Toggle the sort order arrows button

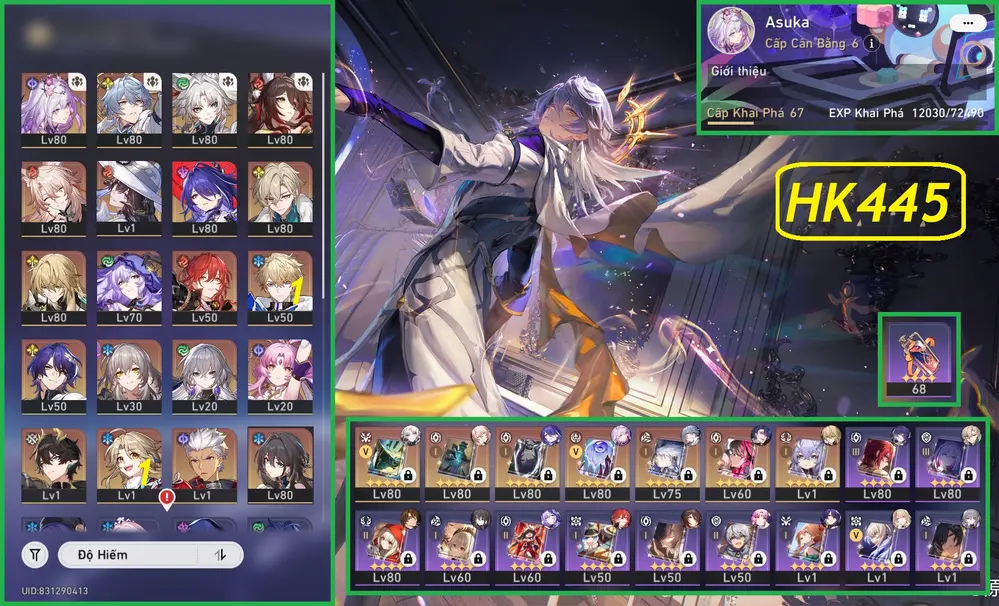pos(220,554)
